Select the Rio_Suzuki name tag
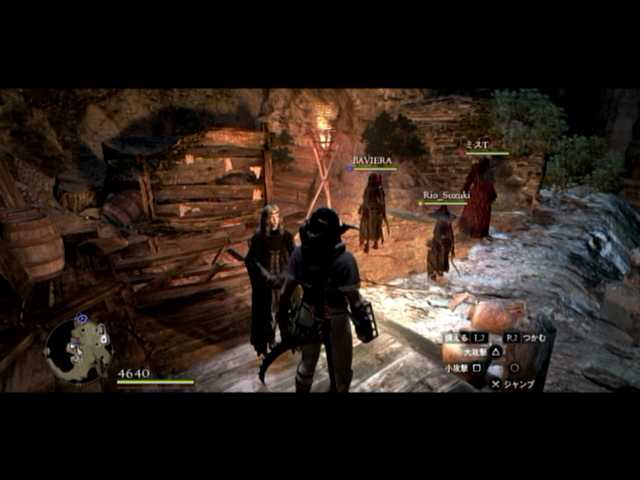The image size is (640, 480). [445, 196]
